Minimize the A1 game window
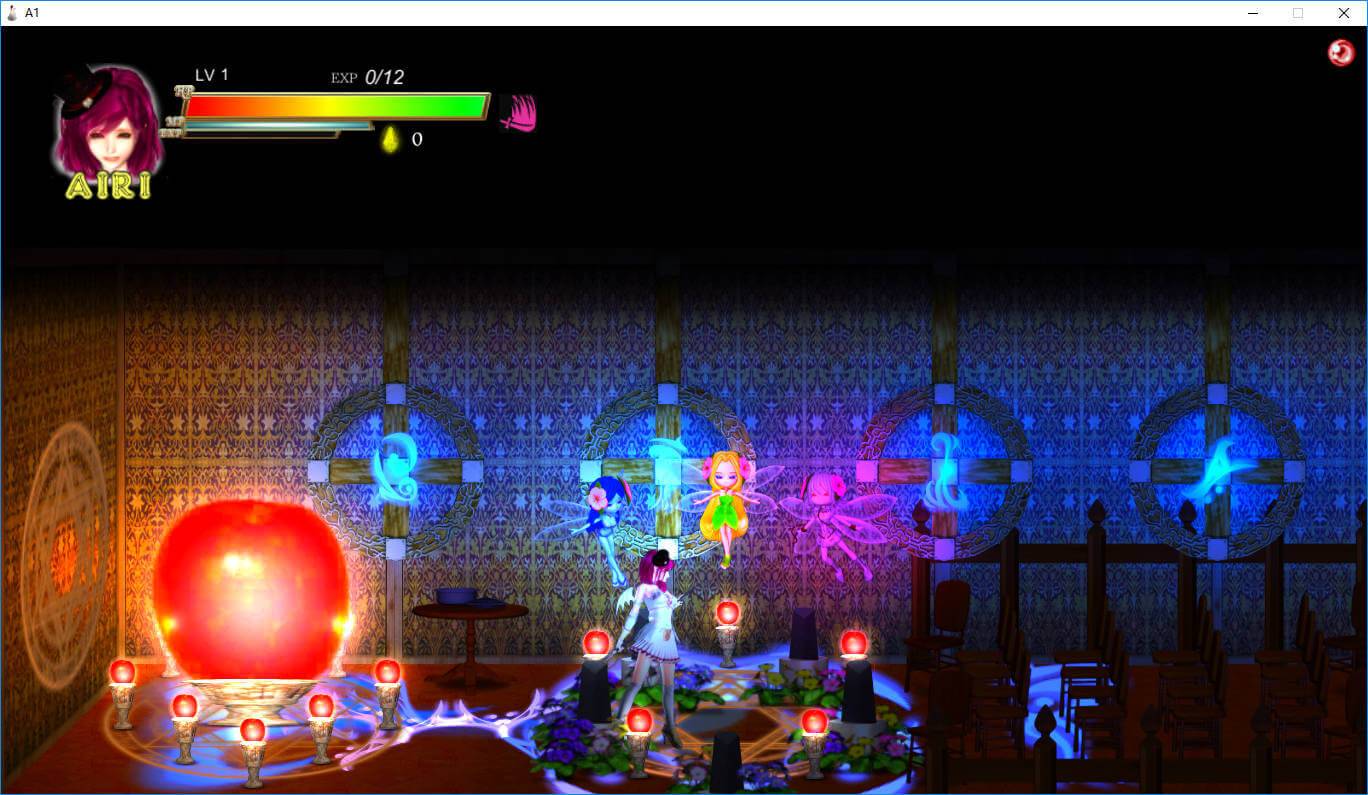Image resolution: width=1368 pixels, height=795 pixels. tap(1252, 13)
